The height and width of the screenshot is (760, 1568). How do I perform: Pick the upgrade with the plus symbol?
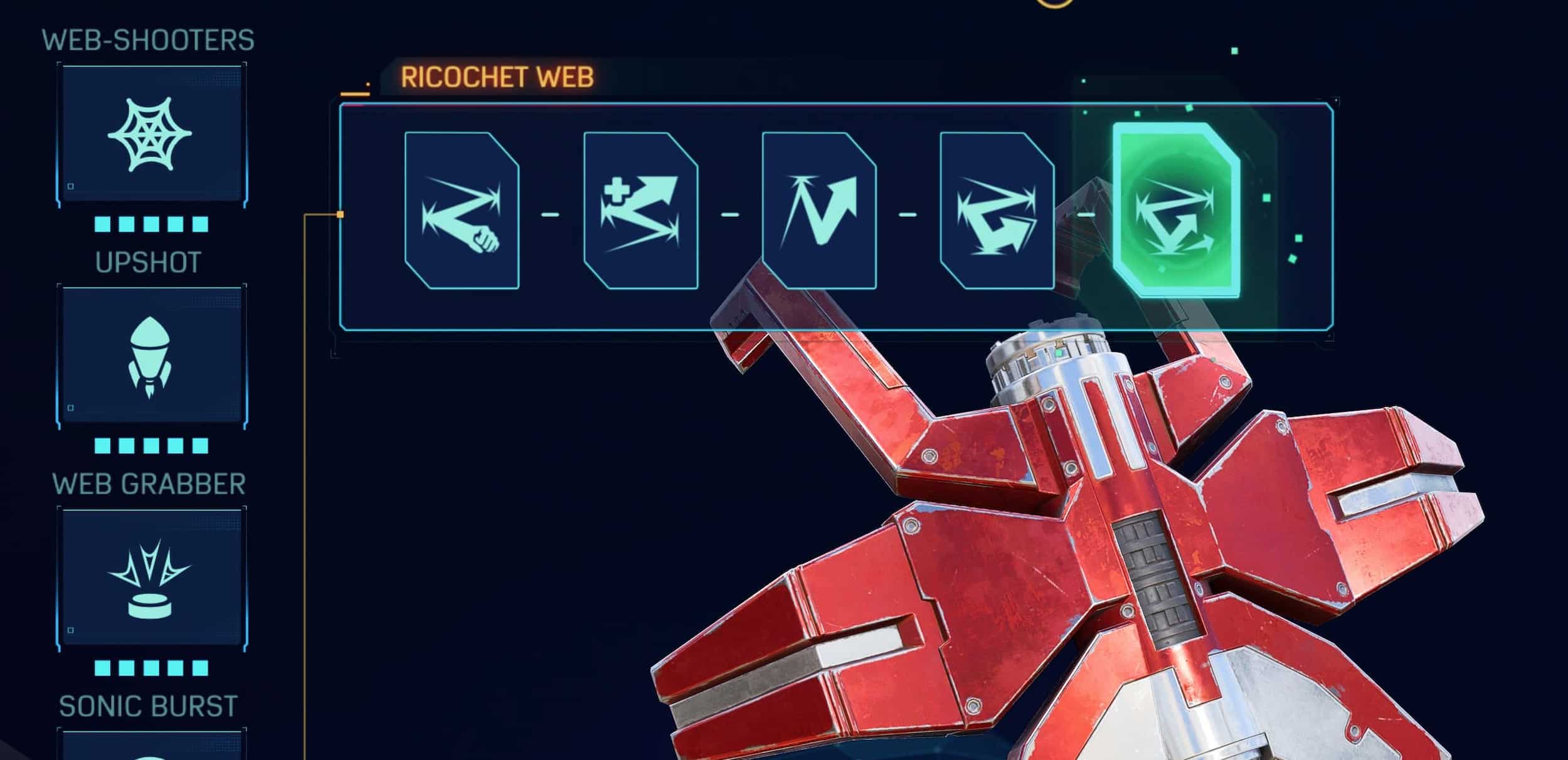click(640, 211)
